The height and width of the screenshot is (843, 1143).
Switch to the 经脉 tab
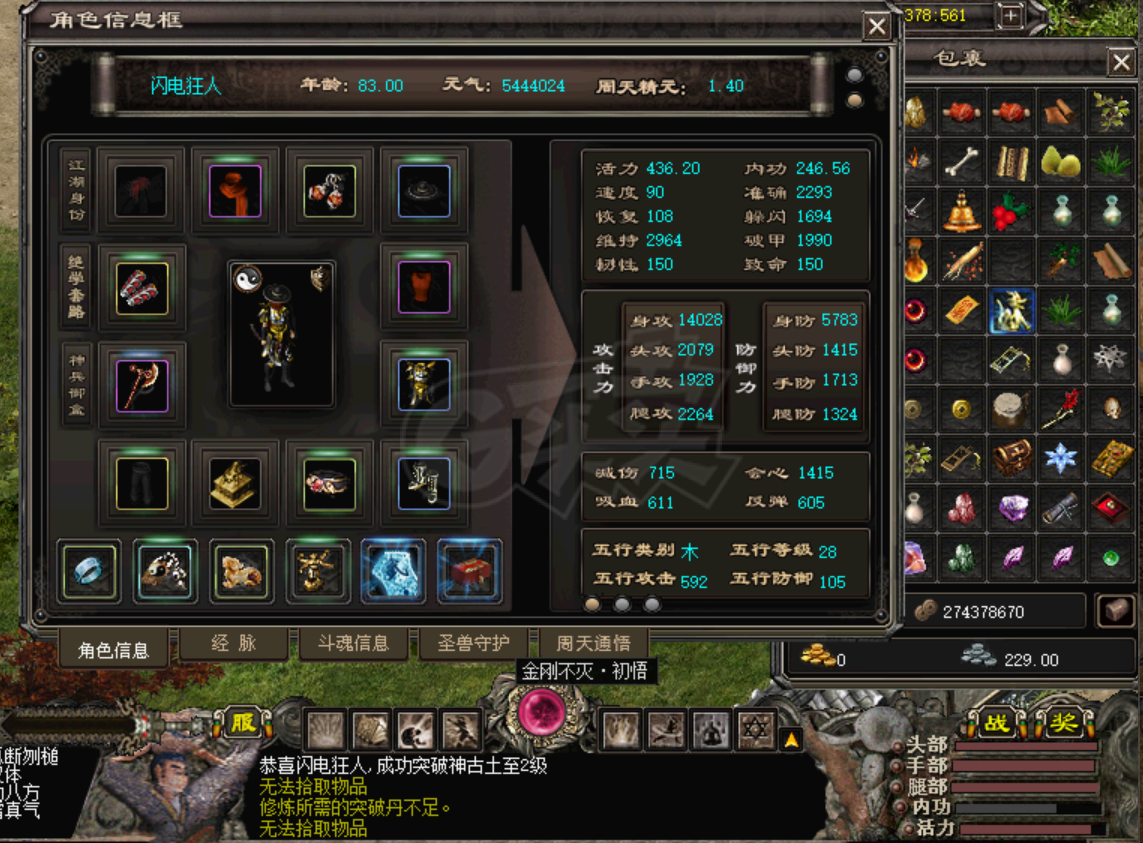[234, 645]
